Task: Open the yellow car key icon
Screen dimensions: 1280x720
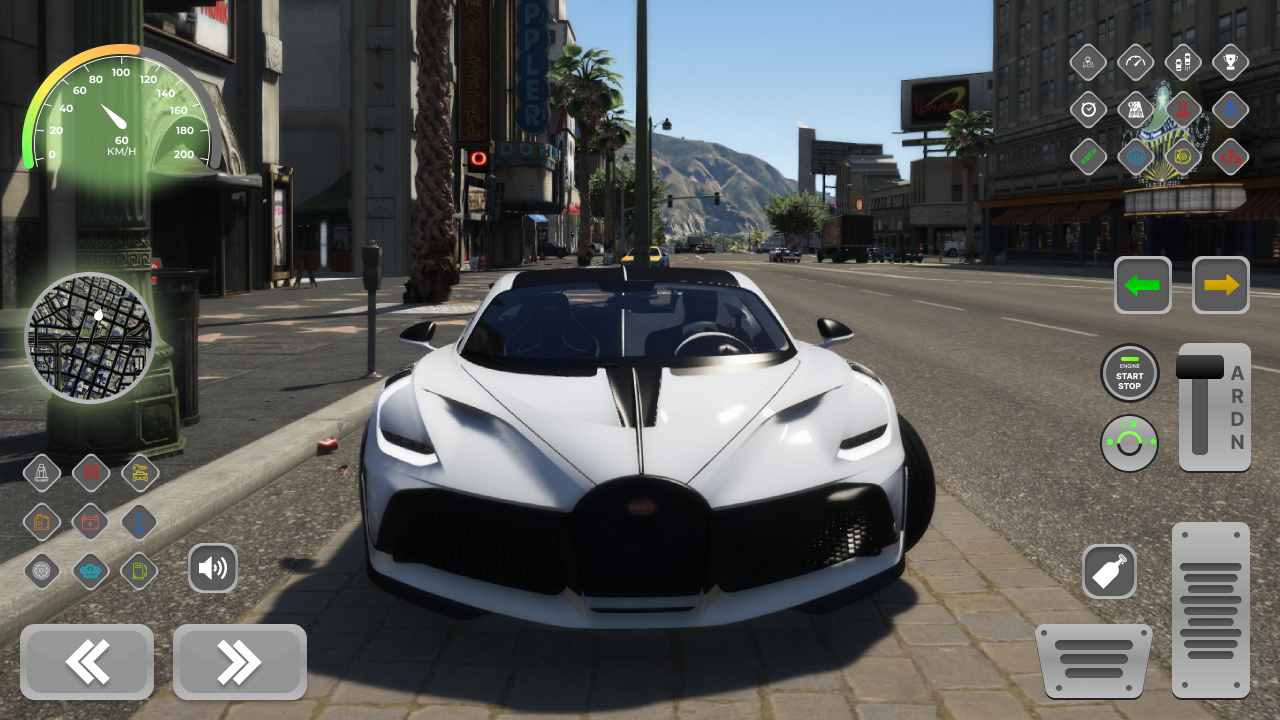Action: tap(139, 473)
